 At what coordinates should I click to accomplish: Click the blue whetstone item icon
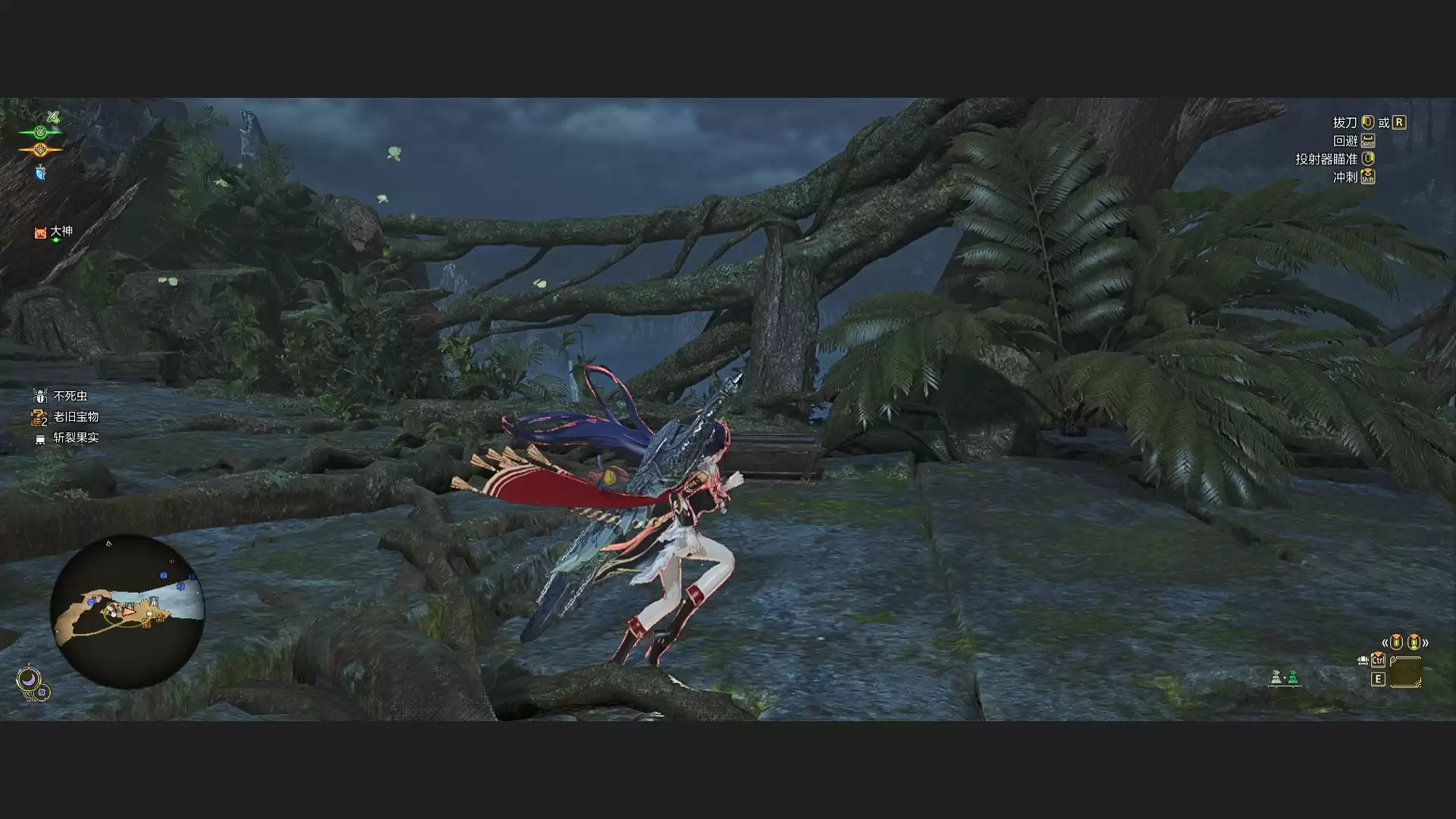(40, 173)
